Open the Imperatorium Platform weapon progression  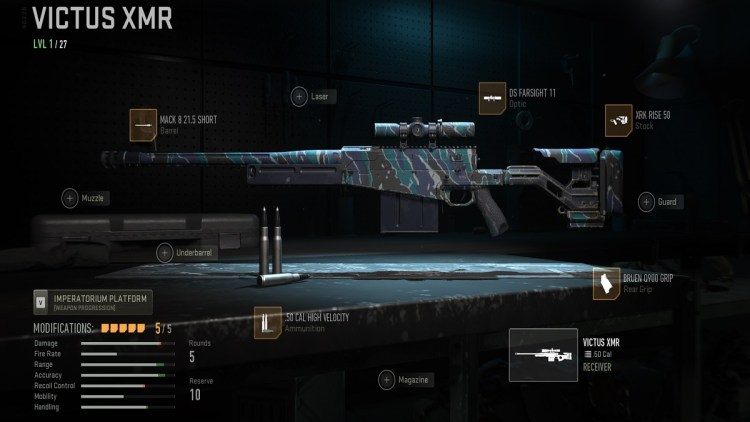point(92,301)
